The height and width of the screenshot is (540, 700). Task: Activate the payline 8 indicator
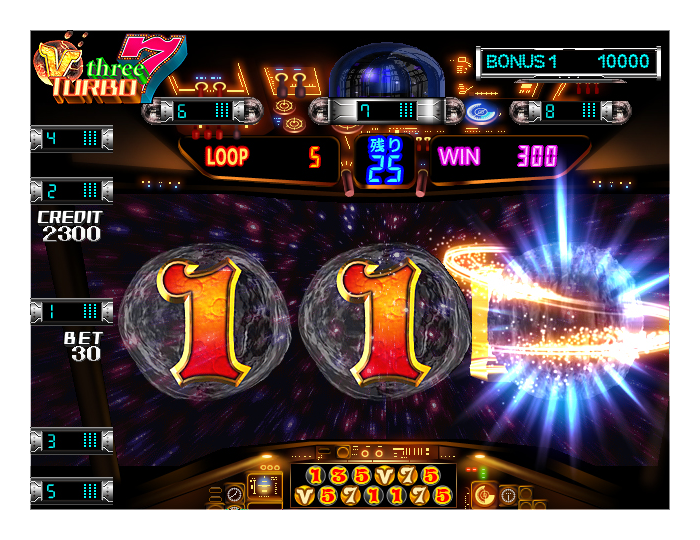click(568, 110)
